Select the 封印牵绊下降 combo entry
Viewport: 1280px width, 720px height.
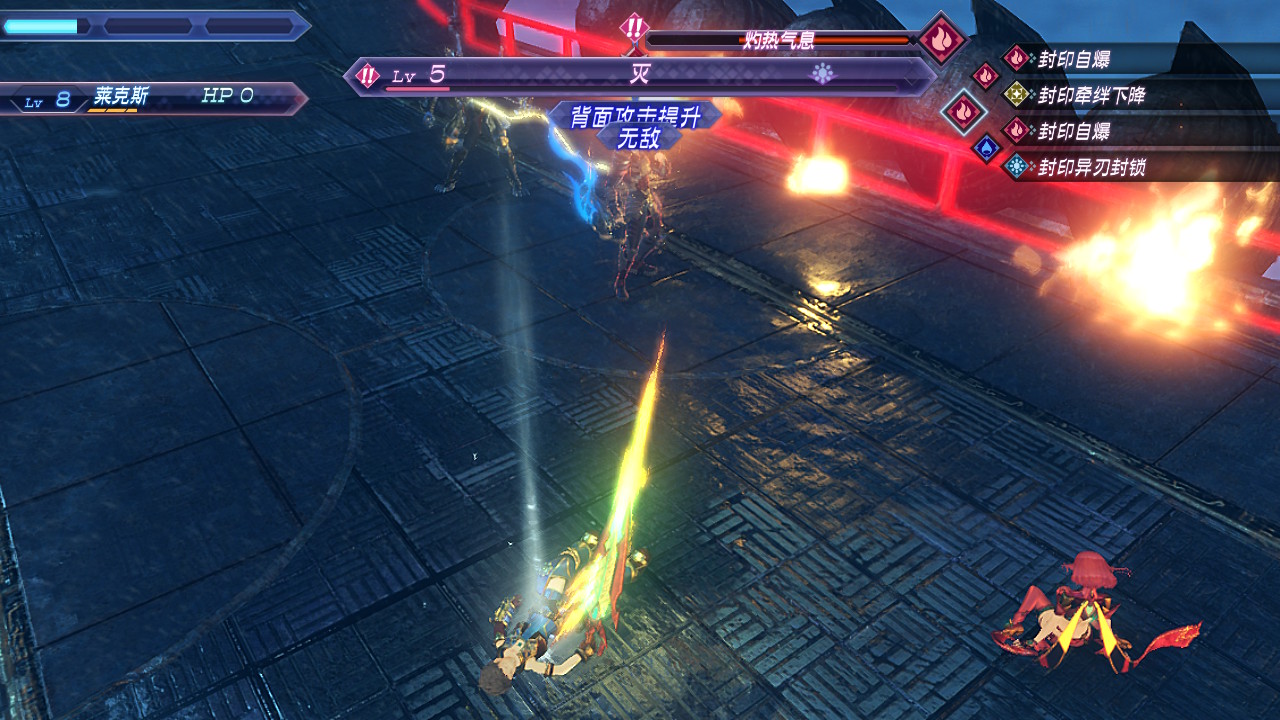[1090, 95]
